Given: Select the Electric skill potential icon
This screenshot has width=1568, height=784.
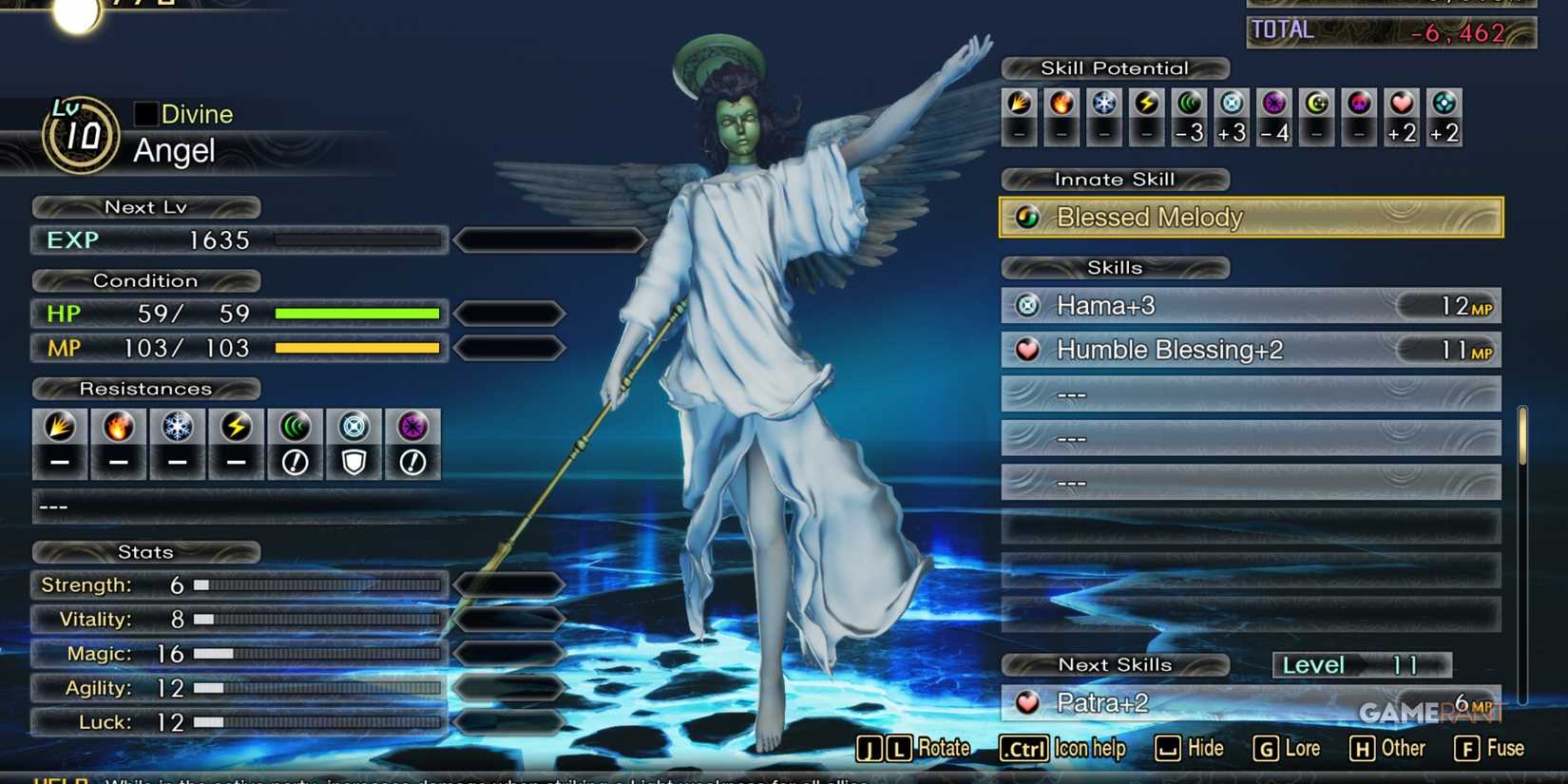Looking at the screenshot, I should coord(1145,106).
